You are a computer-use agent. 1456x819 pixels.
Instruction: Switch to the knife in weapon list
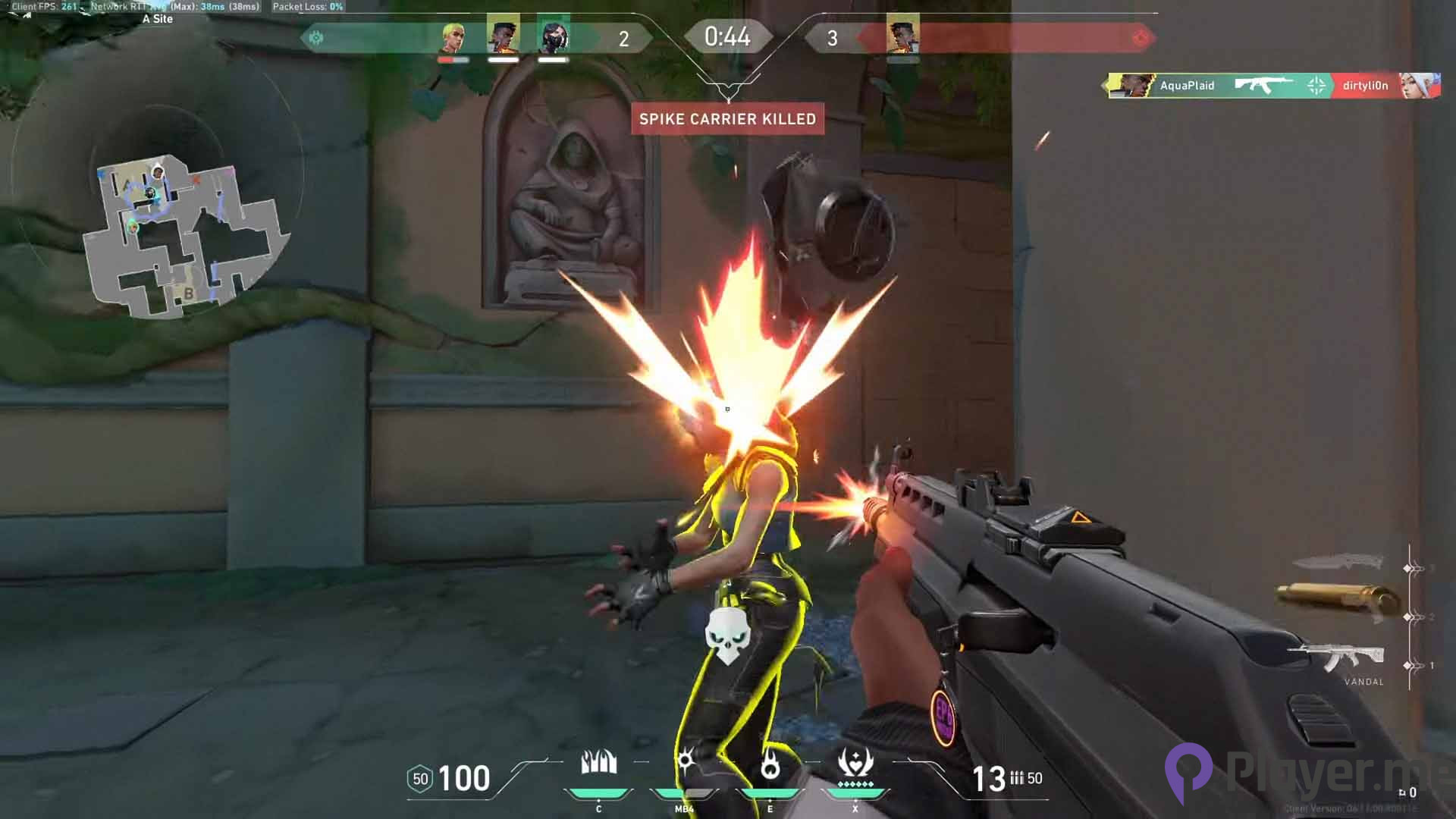point(1338,563)
